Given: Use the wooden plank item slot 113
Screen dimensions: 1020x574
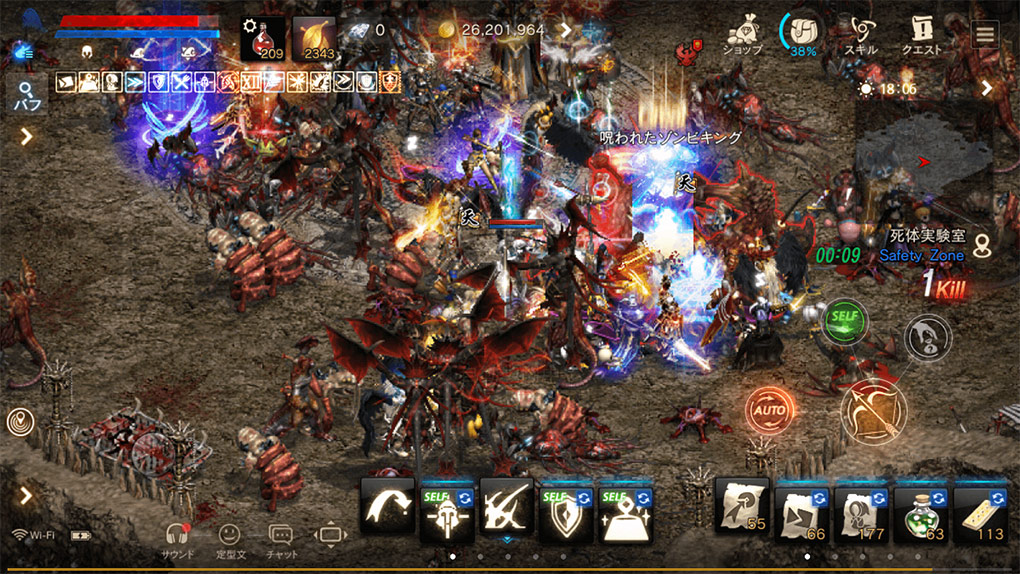Looking at the screenshot, I should (x=981, y=511).
